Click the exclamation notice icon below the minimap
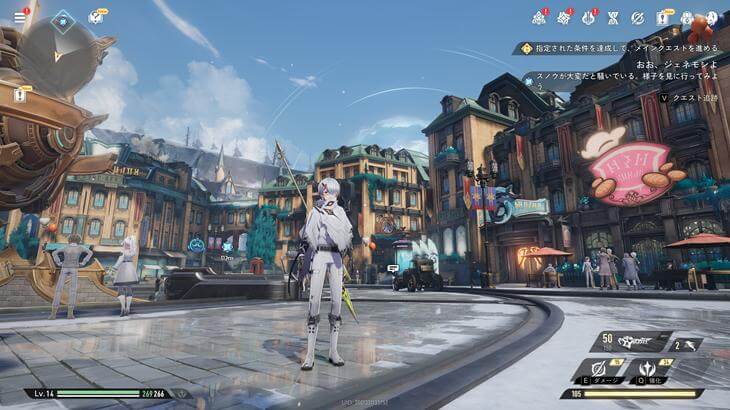This screenshot has width=730, height=410. click(20, 95)
